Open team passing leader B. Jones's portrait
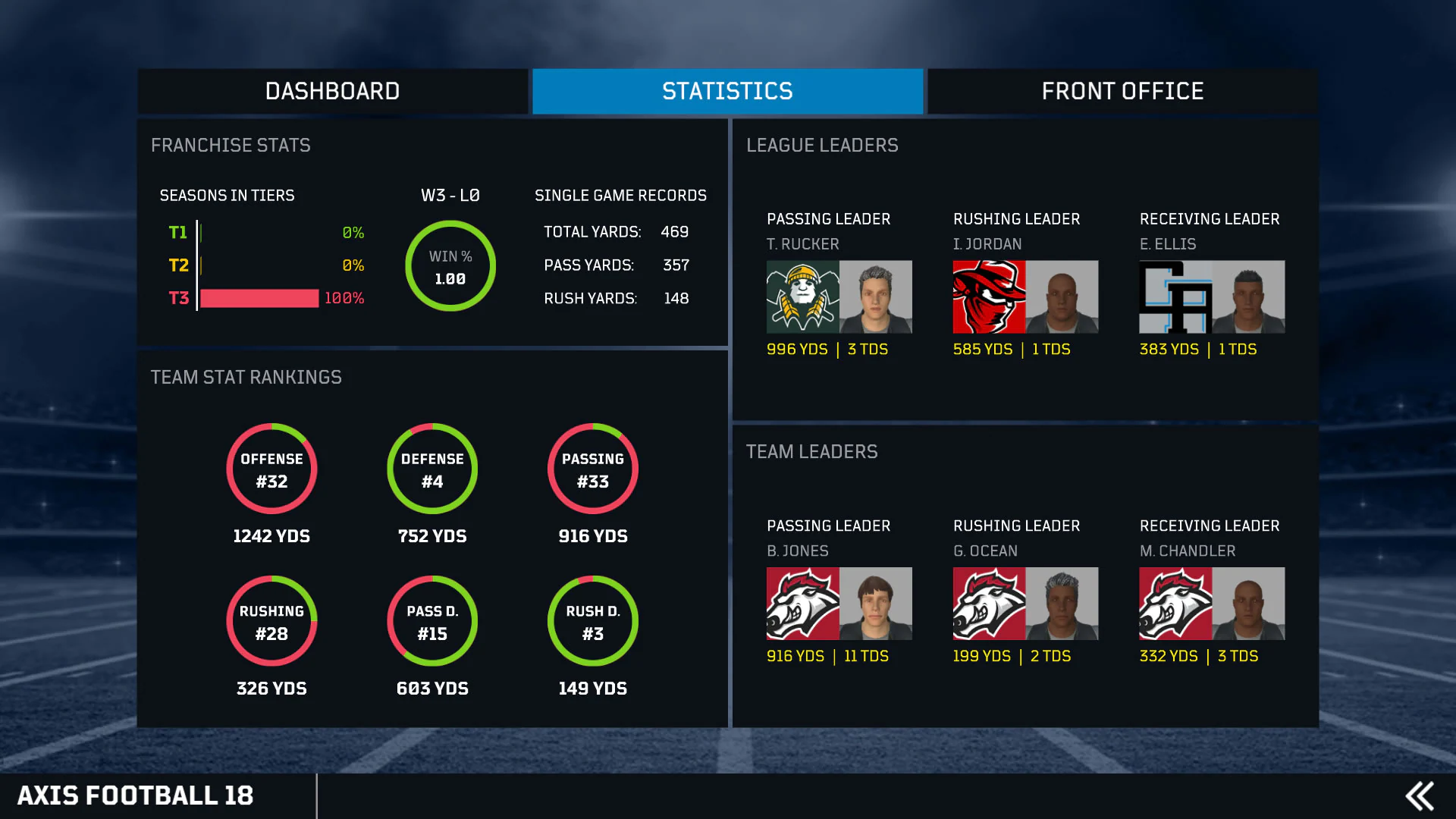 pos(876,603)
